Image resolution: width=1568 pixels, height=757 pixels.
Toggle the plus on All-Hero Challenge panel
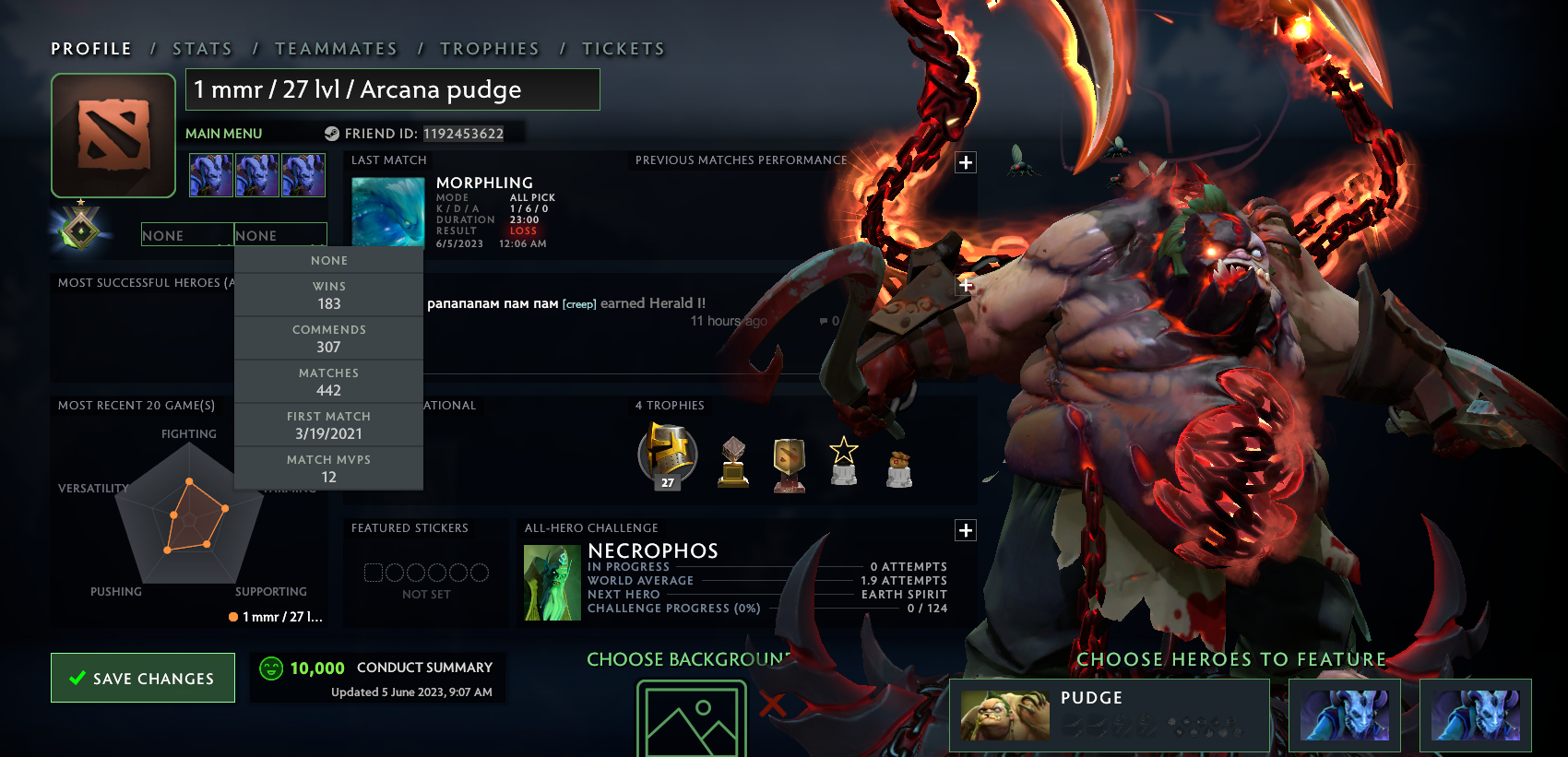point(965,530)
